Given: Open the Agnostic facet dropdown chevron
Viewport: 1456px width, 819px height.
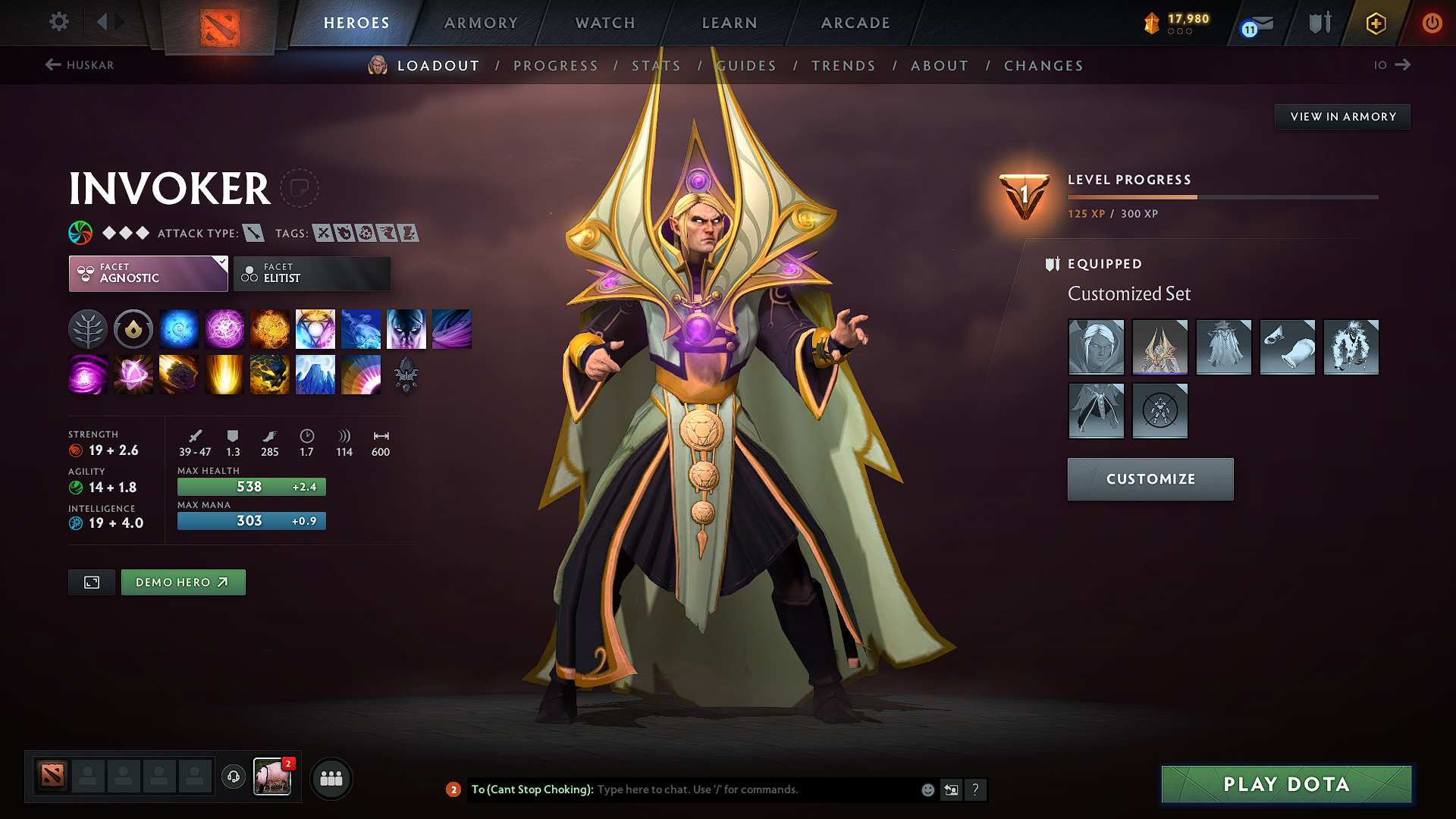Looking at the screenshot, I should (221, 262).
